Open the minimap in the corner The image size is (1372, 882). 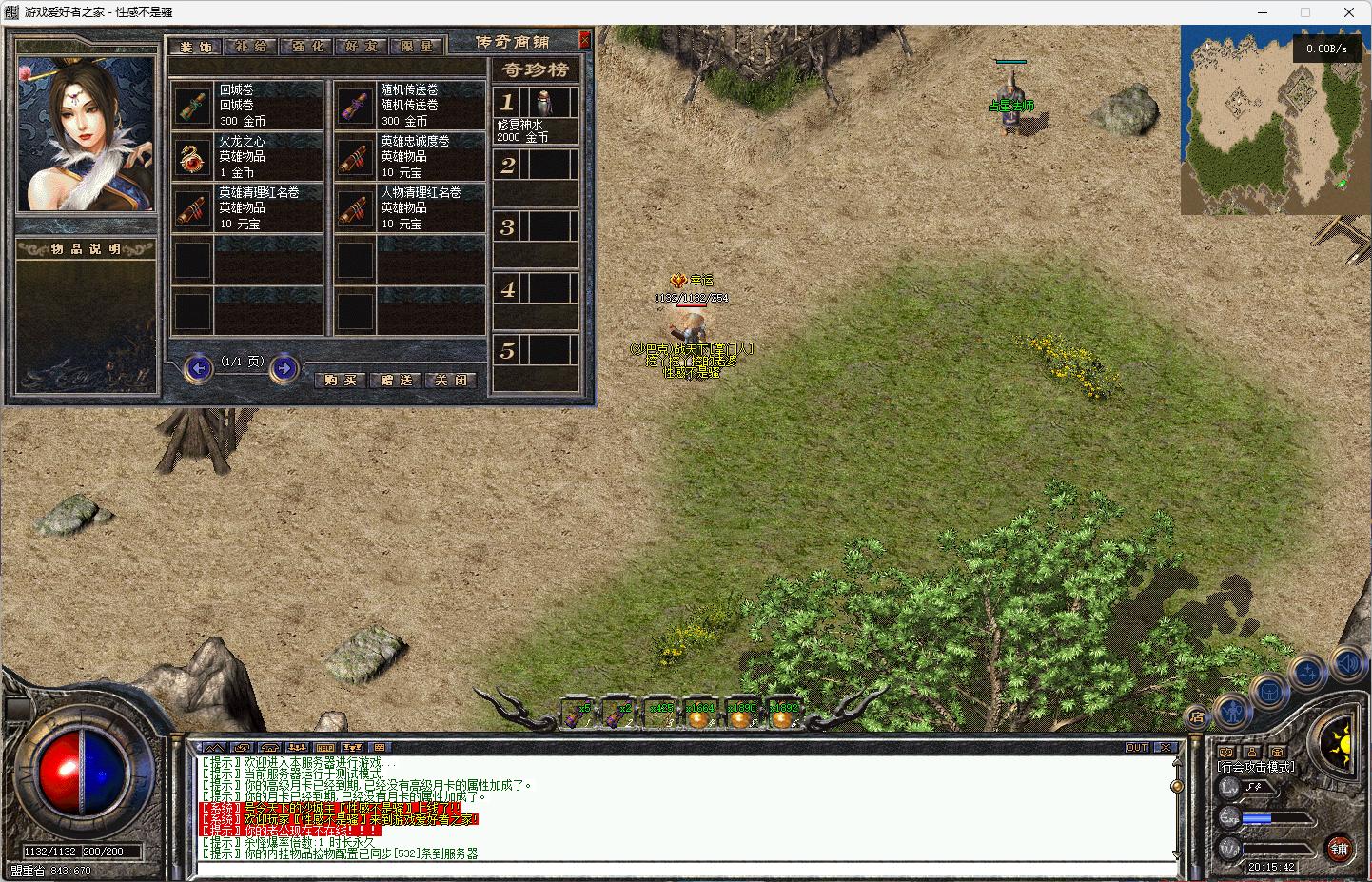coord(1274,119)
